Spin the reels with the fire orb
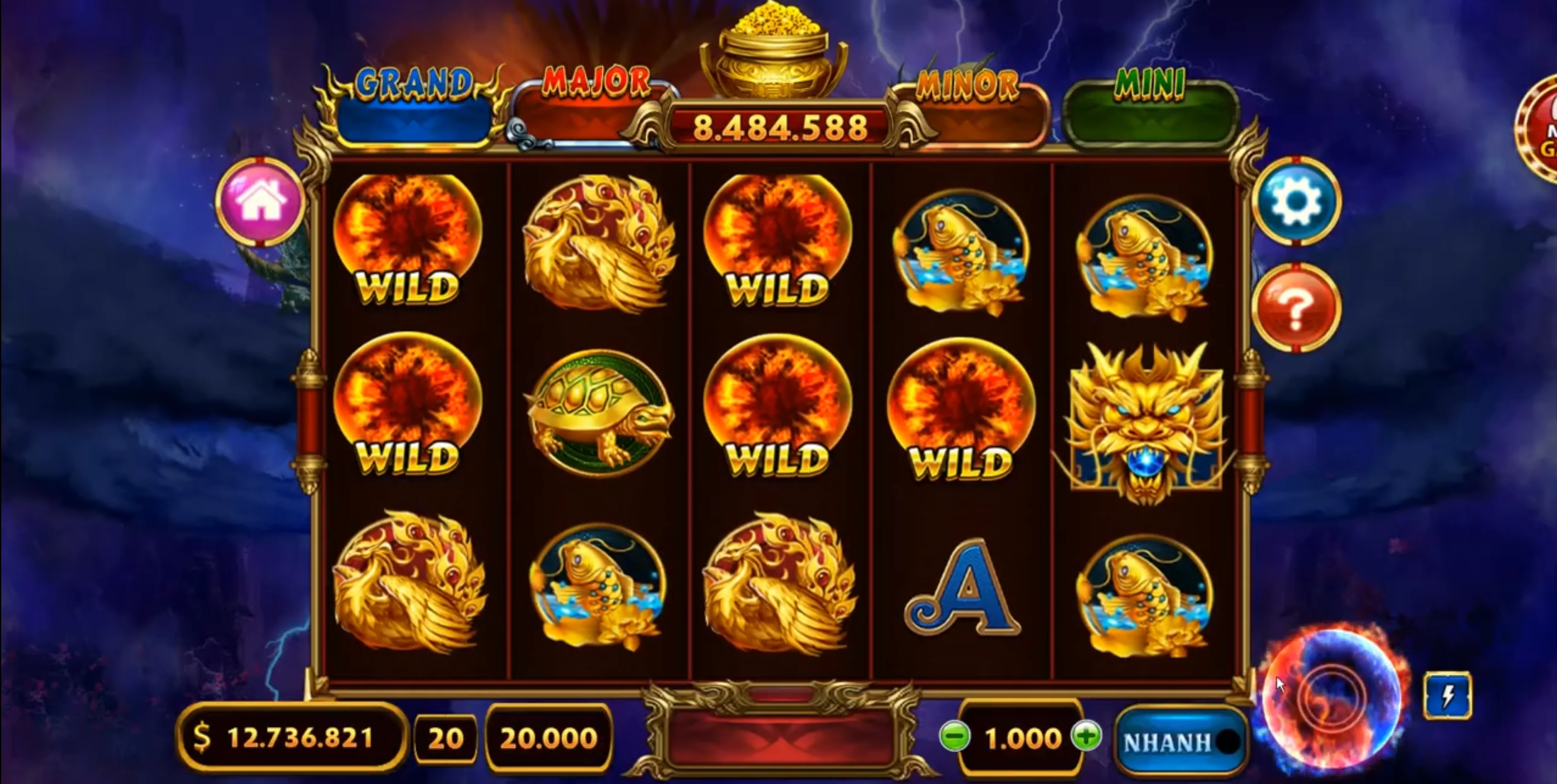Screen dimensions: 1557x784 1332,699
